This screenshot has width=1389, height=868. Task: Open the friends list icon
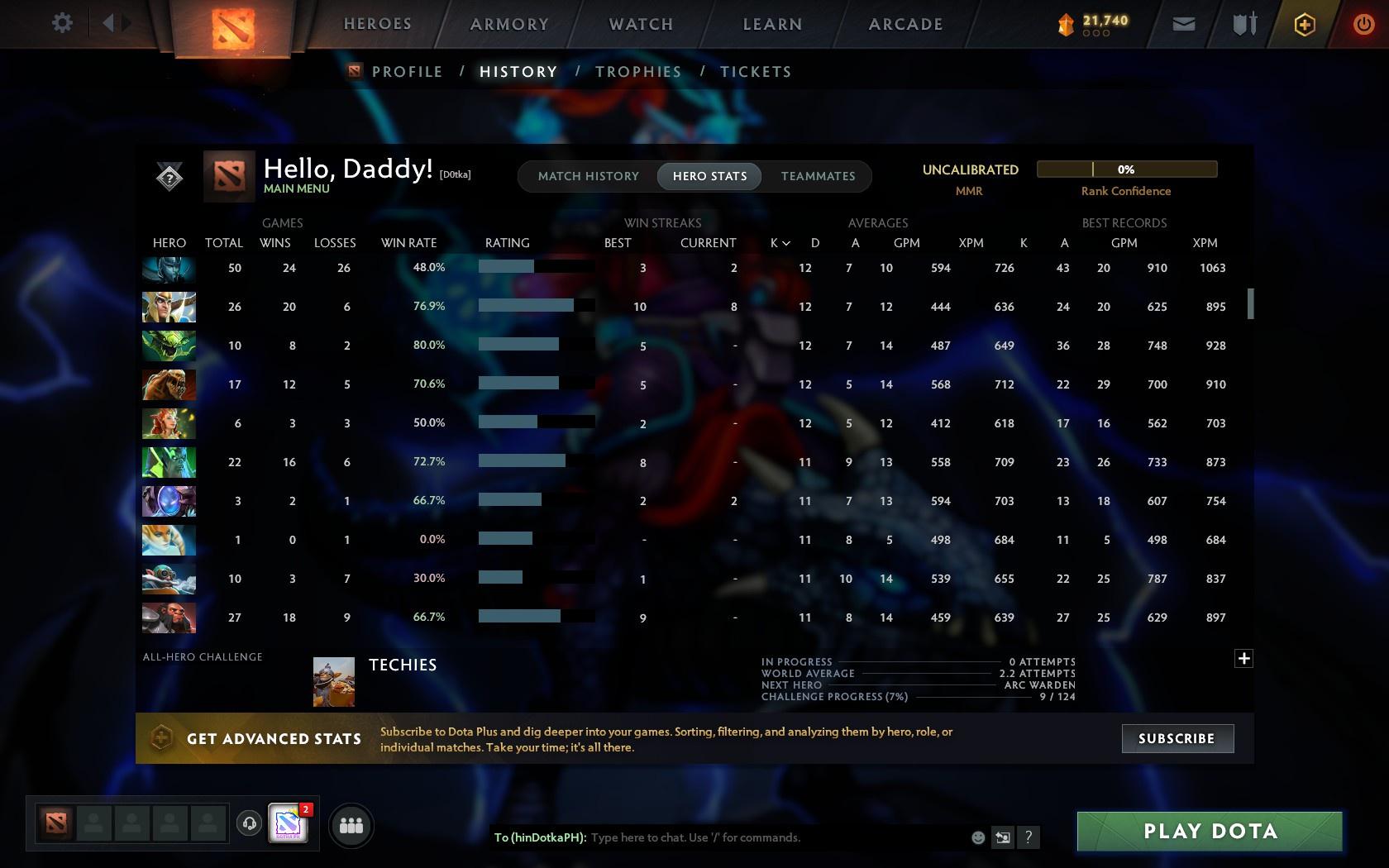(x=351, y=824)
